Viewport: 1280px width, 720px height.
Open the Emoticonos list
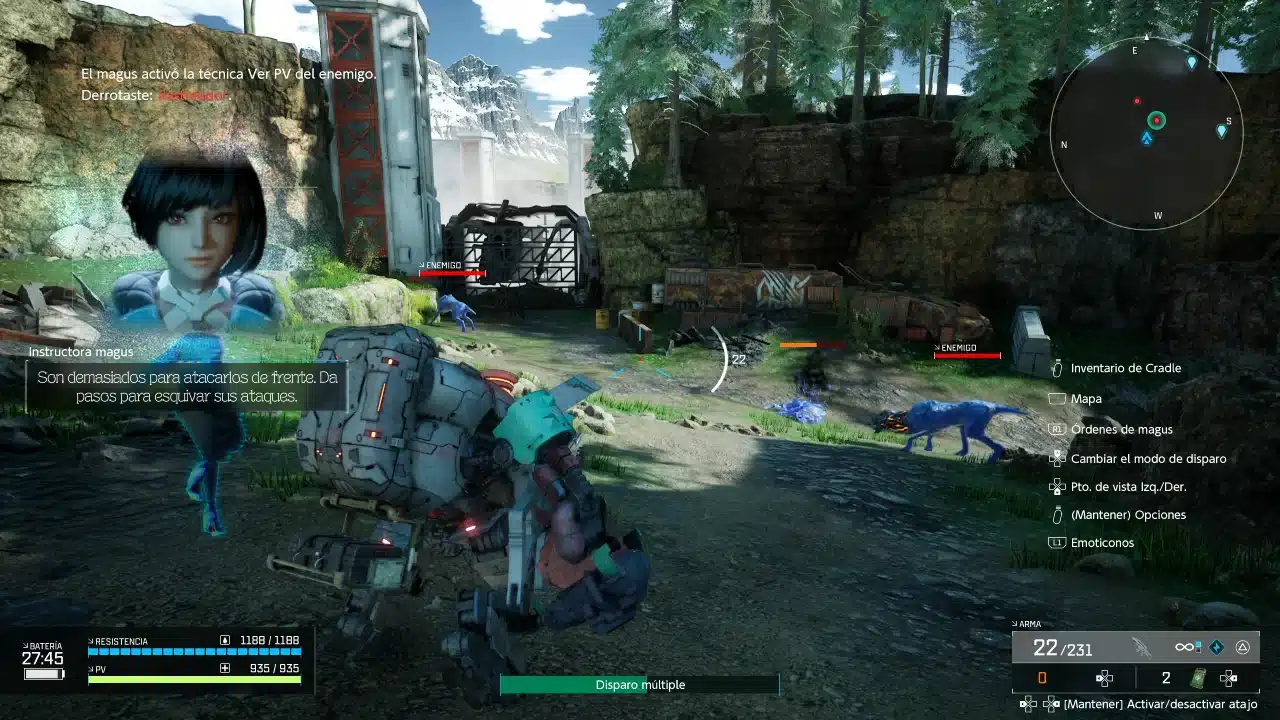[1102, 542]
